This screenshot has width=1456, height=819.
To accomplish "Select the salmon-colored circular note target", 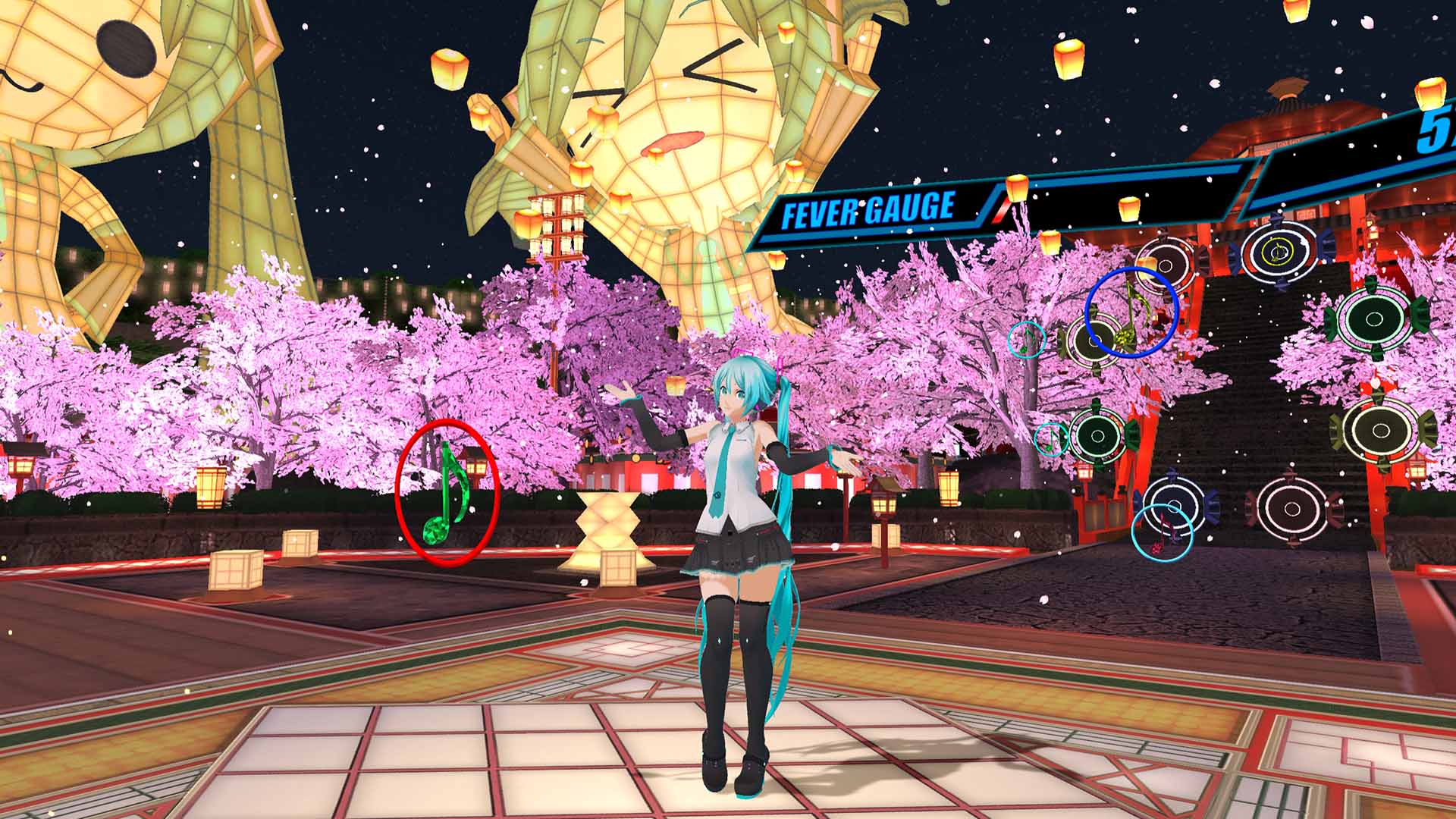I will pos(1291,507).
